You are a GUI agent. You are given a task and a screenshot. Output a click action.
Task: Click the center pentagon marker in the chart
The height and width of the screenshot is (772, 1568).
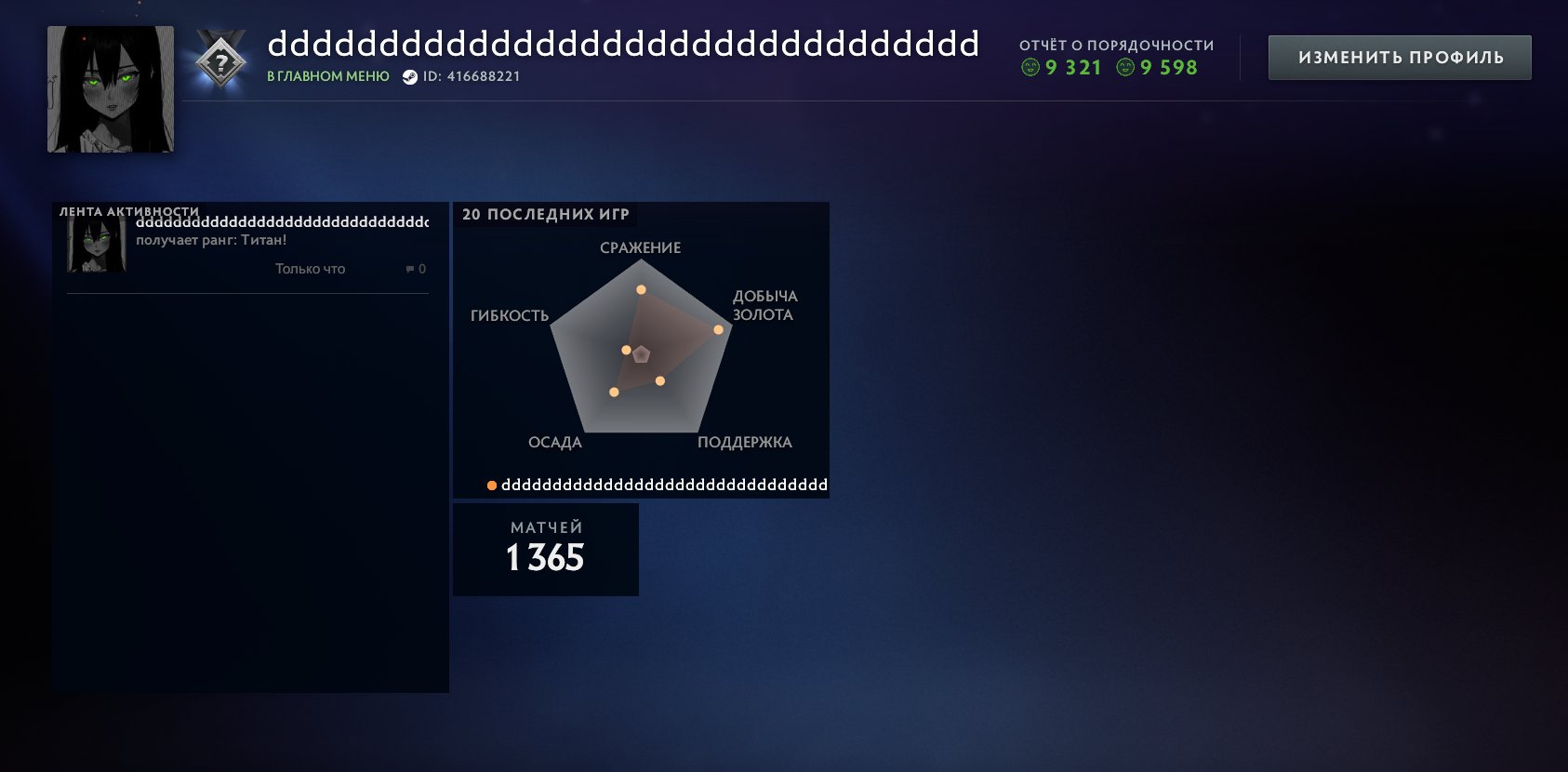click(x=642, y=354)
